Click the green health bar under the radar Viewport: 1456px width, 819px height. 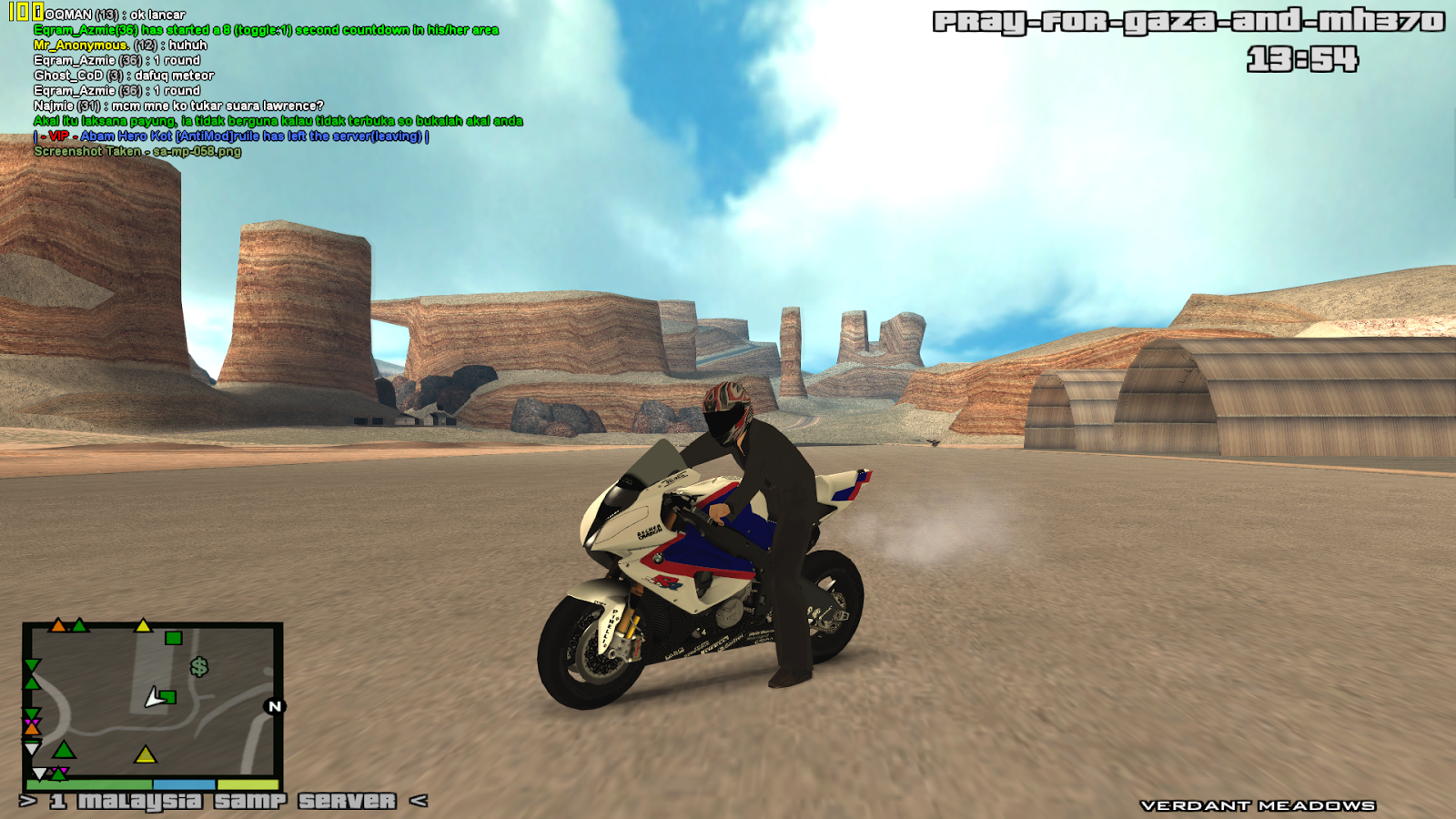click(87, 785)
